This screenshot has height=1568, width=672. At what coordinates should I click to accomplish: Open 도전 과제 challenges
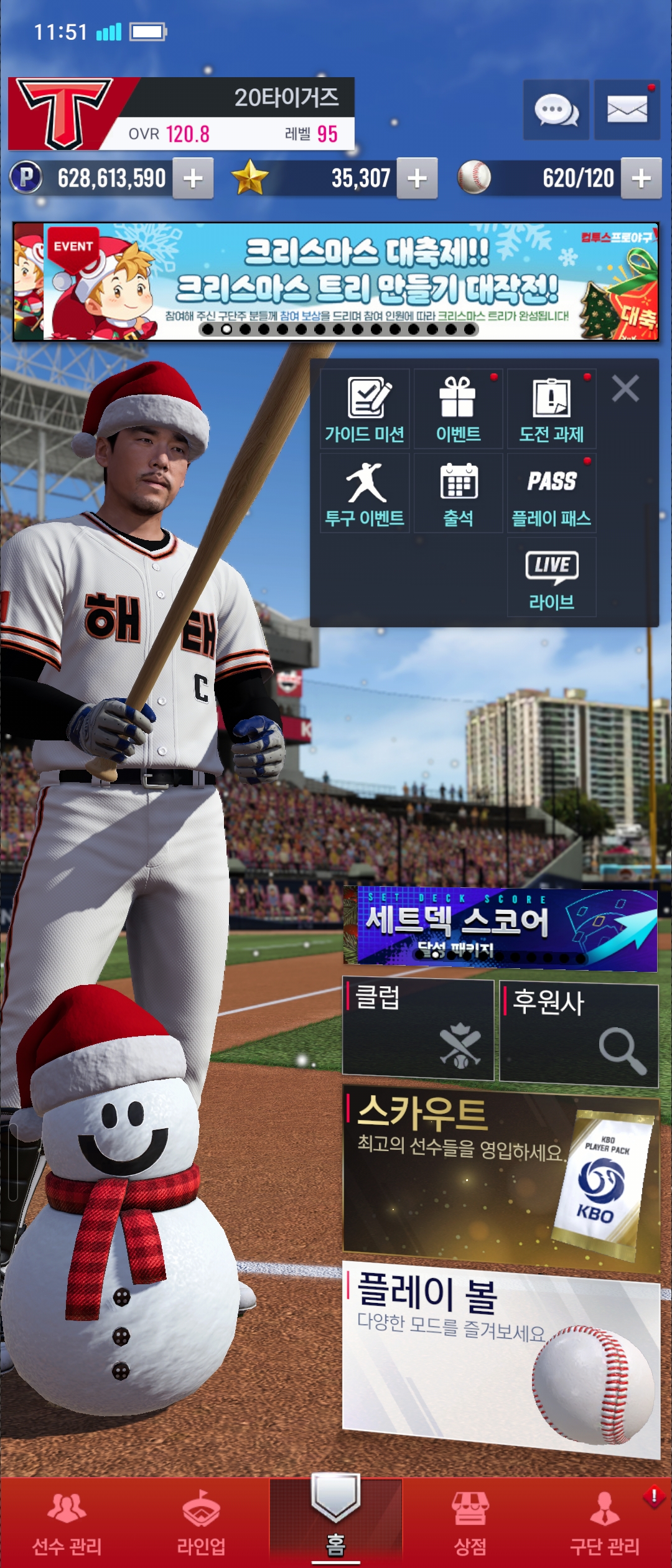pos(551,408)
